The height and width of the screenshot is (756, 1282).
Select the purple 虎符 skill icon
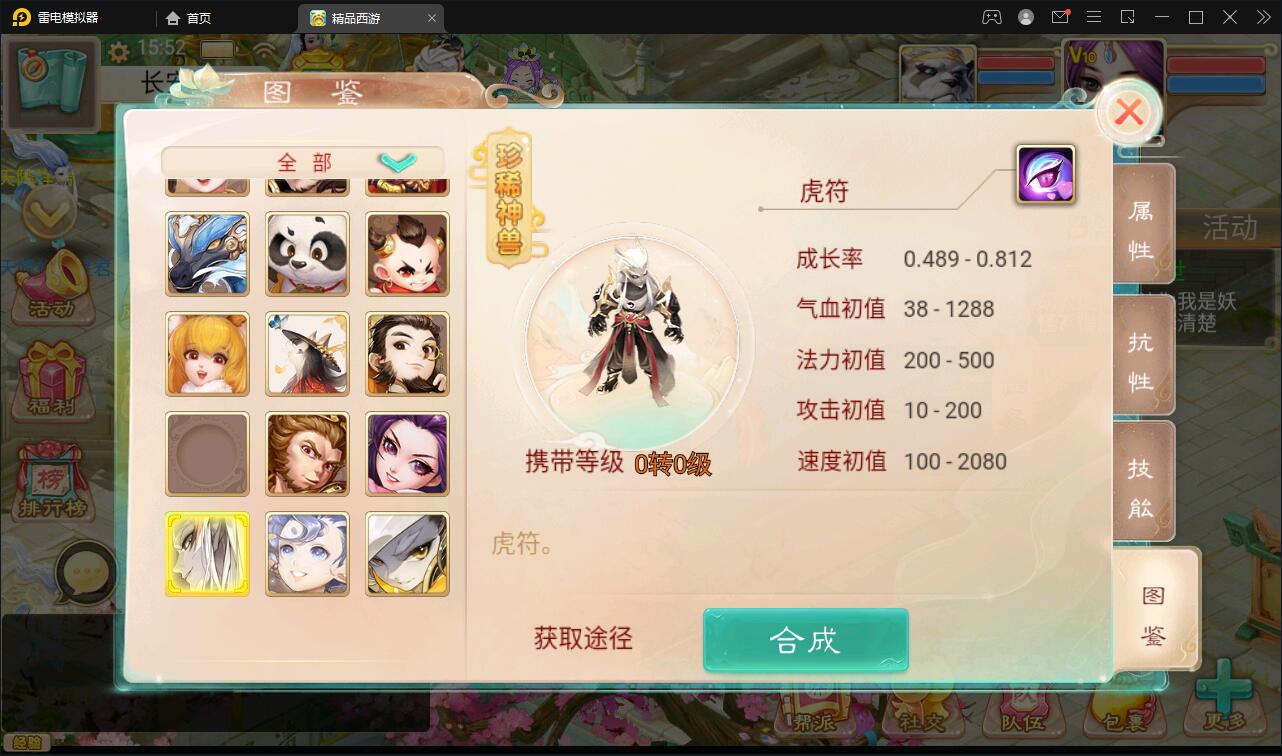click(x=1044, y=173)
